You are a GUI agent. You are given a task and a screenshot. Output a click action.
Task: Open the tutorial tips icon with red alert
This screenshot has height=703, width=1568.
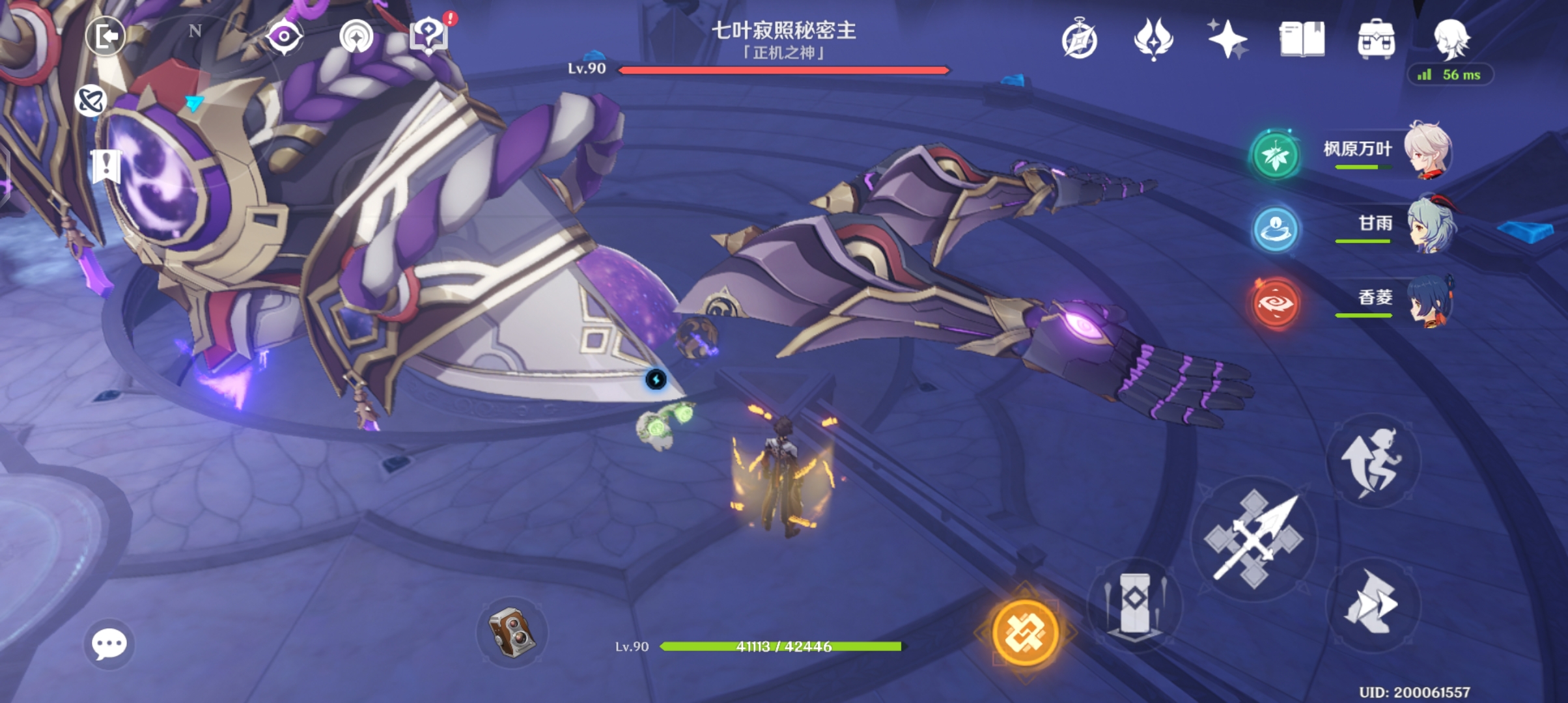(429, 36)
